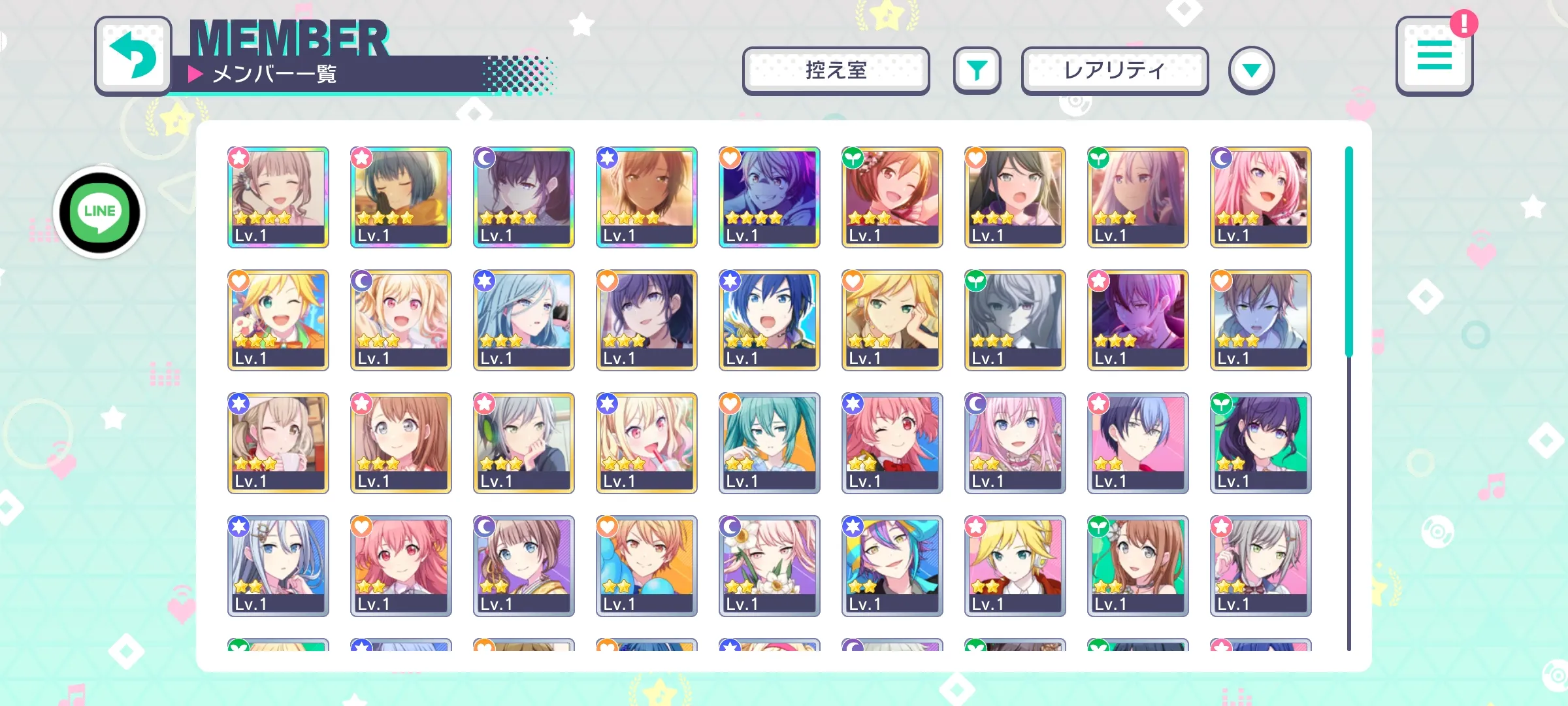Choose the blonde boy with headset card
This screenshot has width=1568, height=706.
1015,565
